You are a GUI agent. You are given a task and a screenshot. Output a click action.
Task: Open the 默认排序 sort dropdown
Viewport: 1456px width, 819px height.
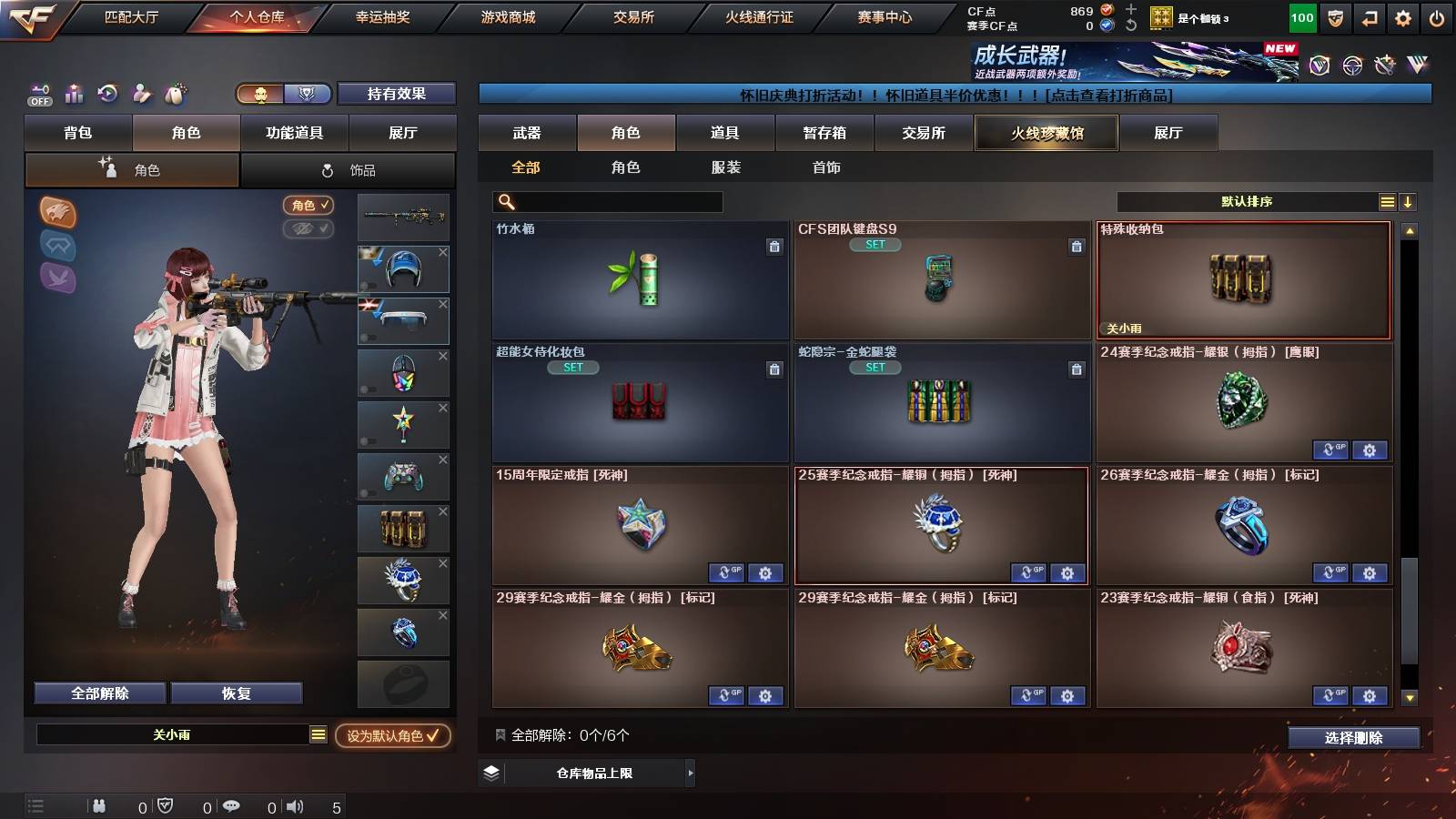point(1256,201)
